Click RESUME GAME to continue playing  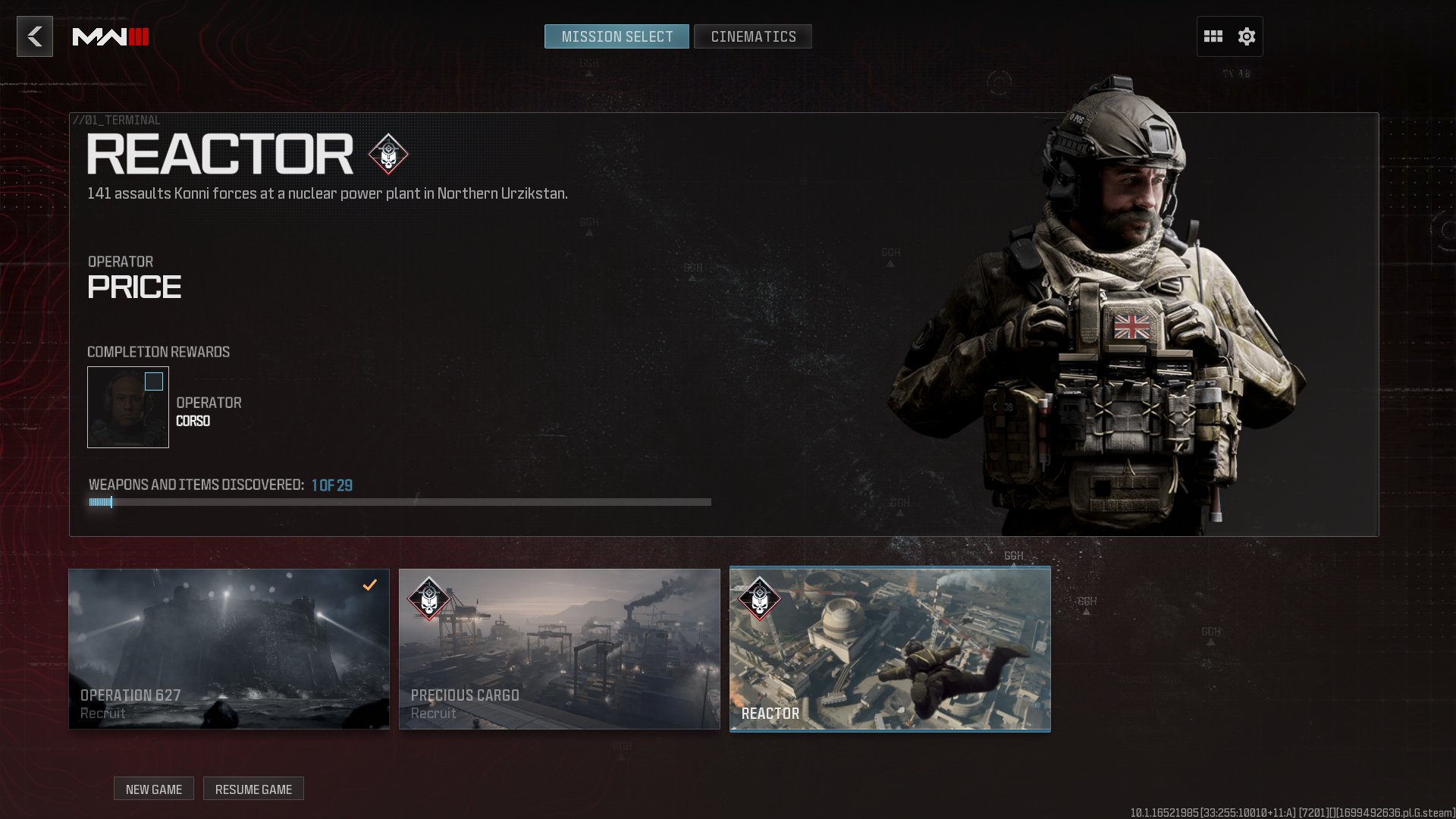pyautogui.click(x=253, y=789)
